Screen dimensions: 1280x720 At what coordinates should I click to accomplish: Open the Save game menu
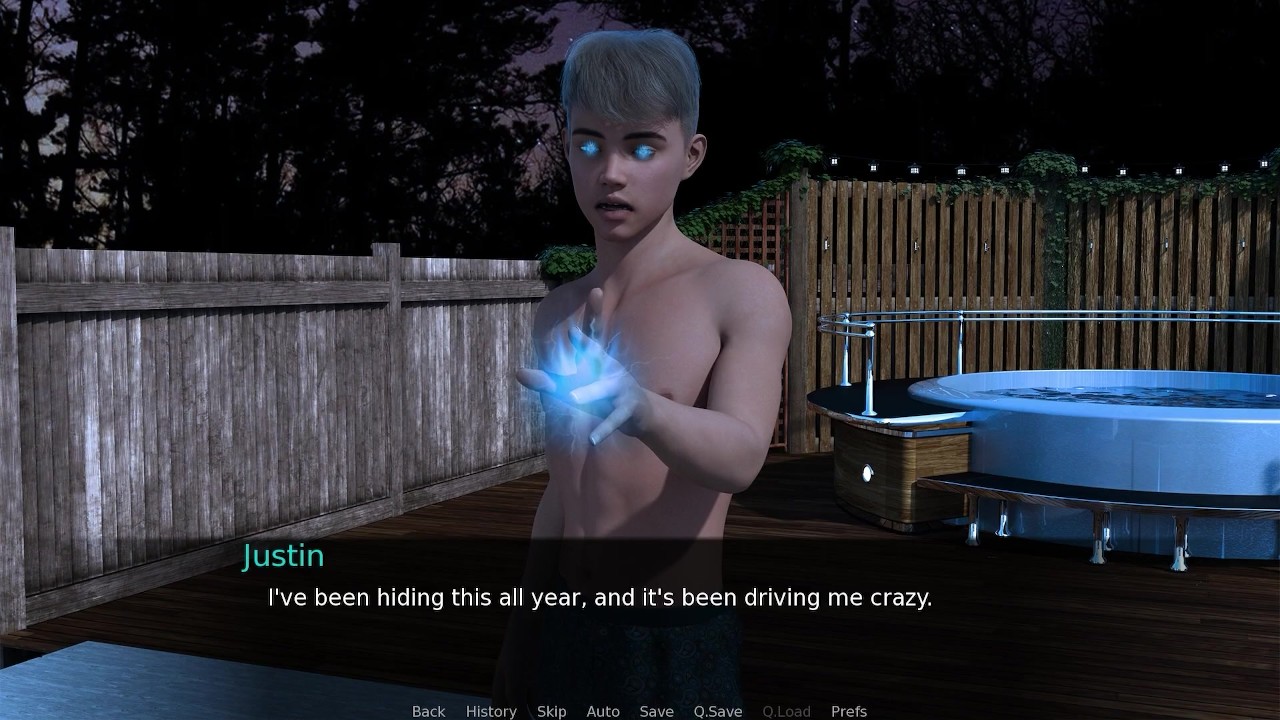(x=656, y=711)
